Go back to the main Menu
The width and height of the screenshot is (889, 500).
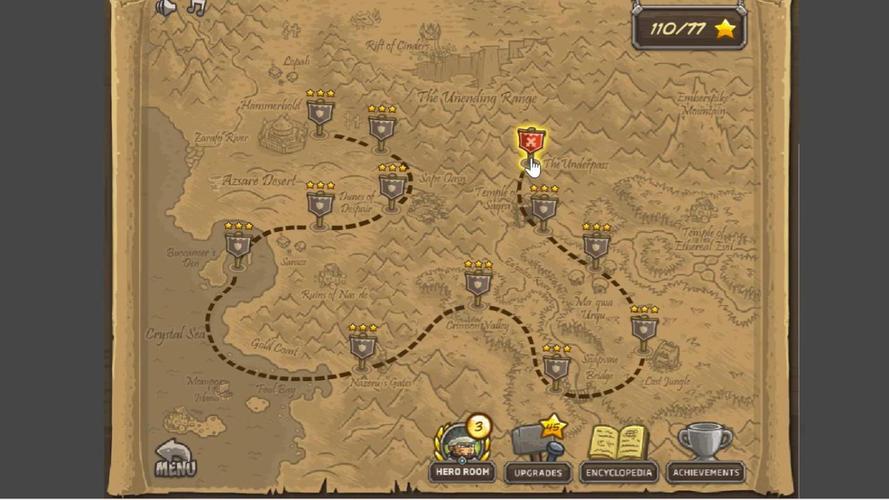coord(175,458)
